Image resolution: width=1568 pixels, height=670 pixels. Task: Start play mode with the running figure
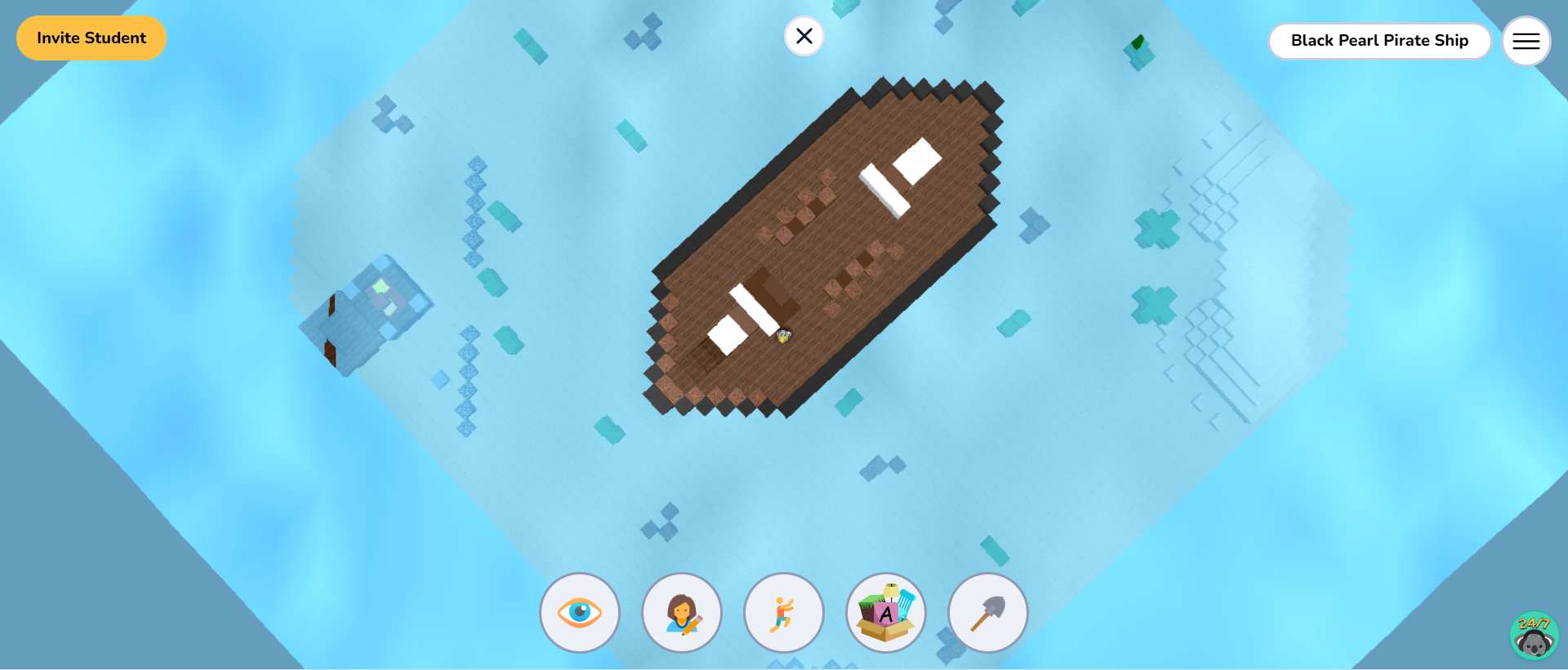(783, 613)
